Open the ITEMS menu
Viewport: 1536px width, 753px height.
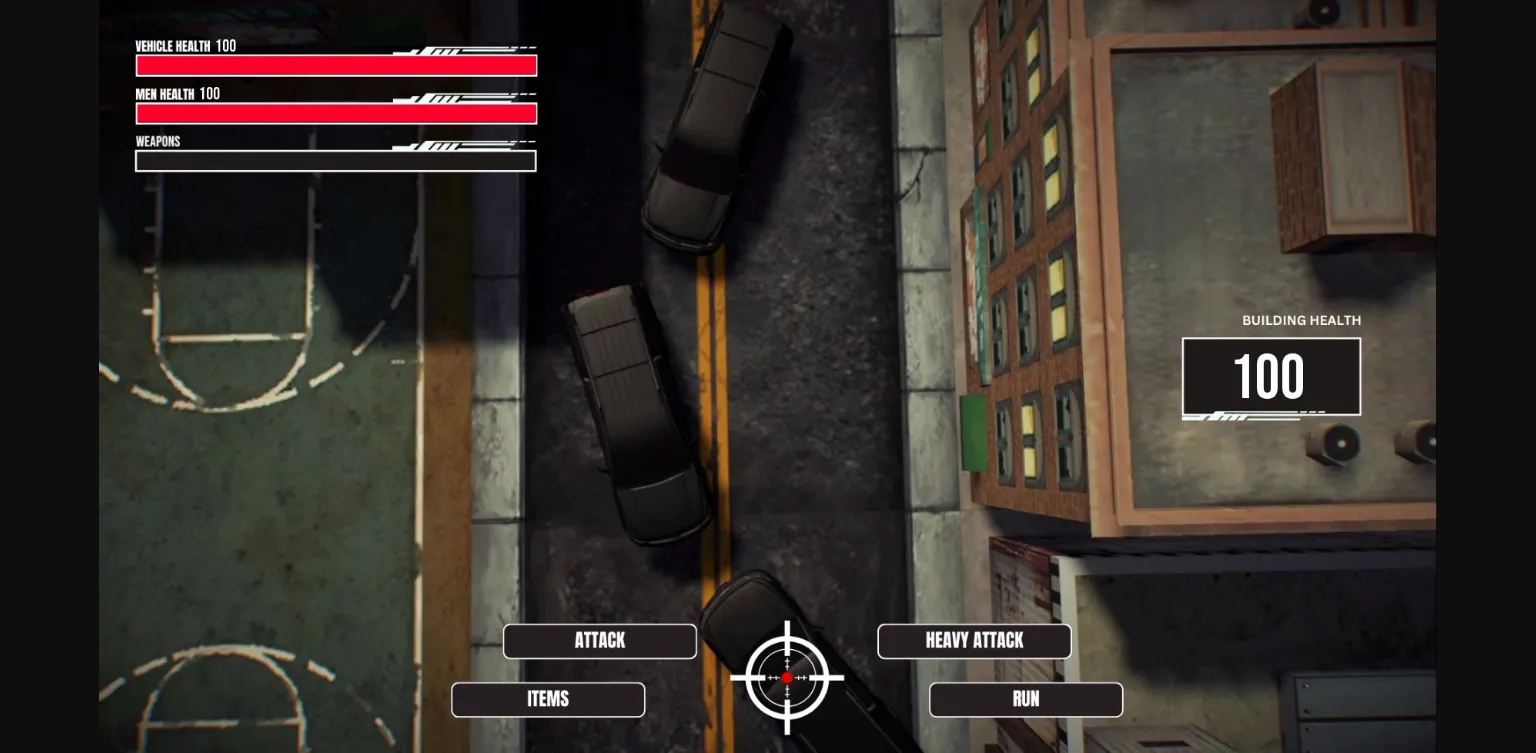tap(548, 699)
